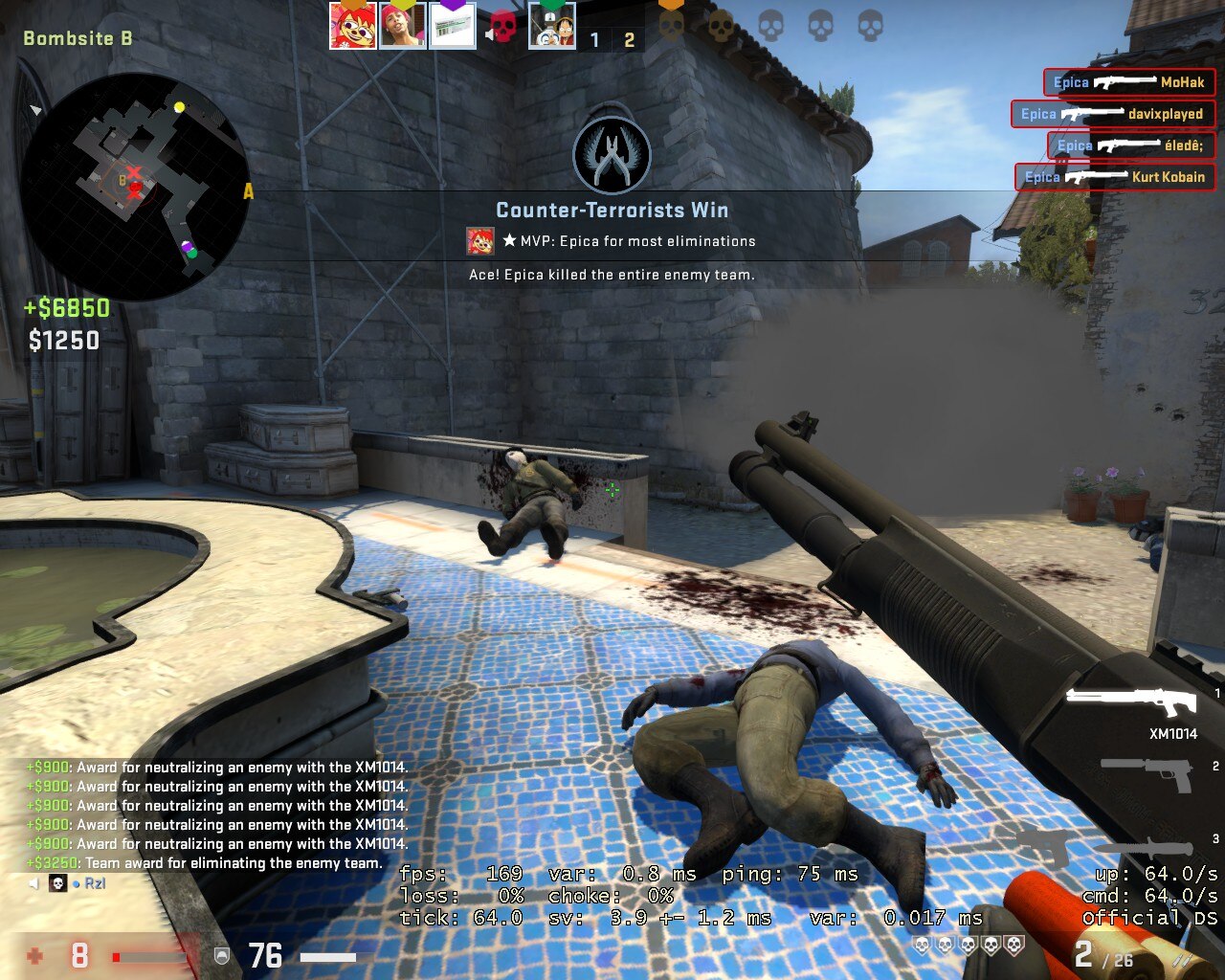Select the davixplayed kill feed entry
This screenshot has height=980, width=1225.
pos(1112,114)
